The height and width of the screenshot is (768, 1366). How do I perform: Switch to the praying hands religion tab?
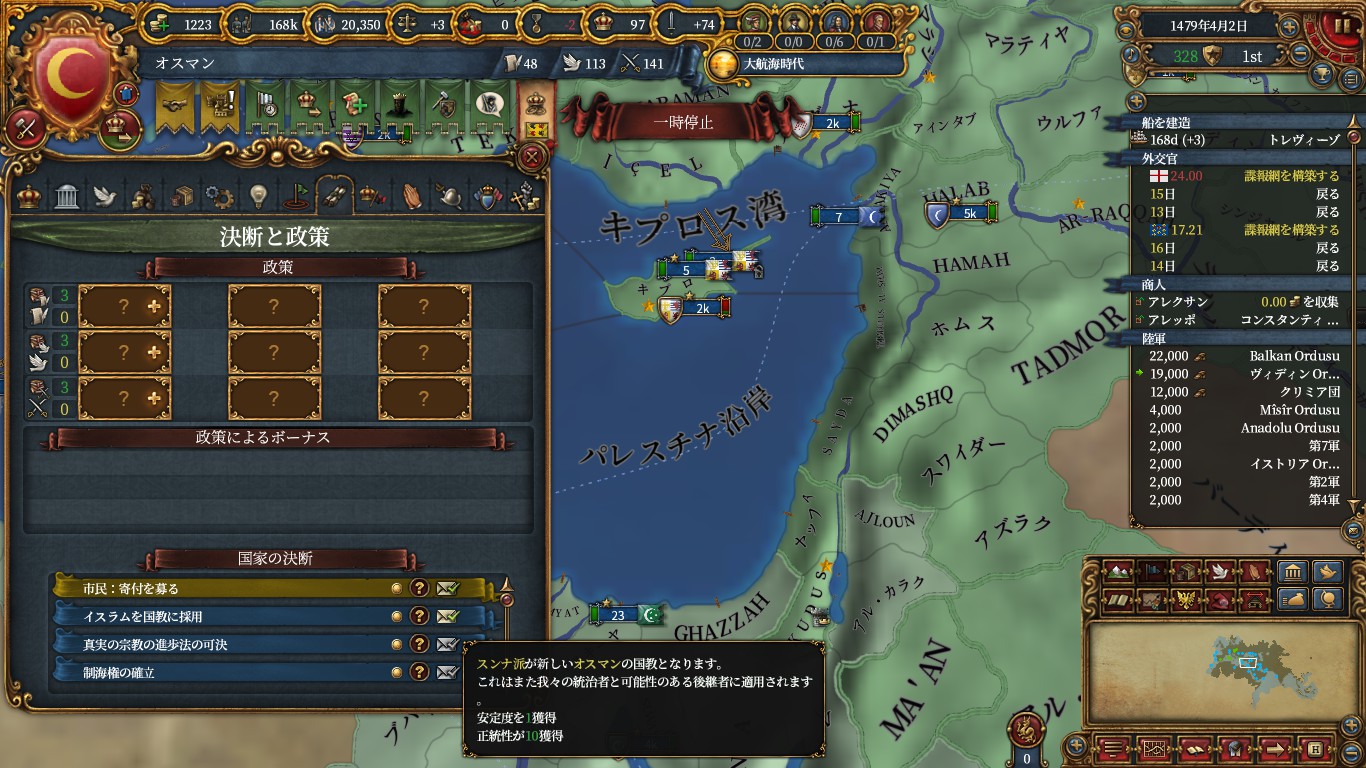tap(411, 195)
